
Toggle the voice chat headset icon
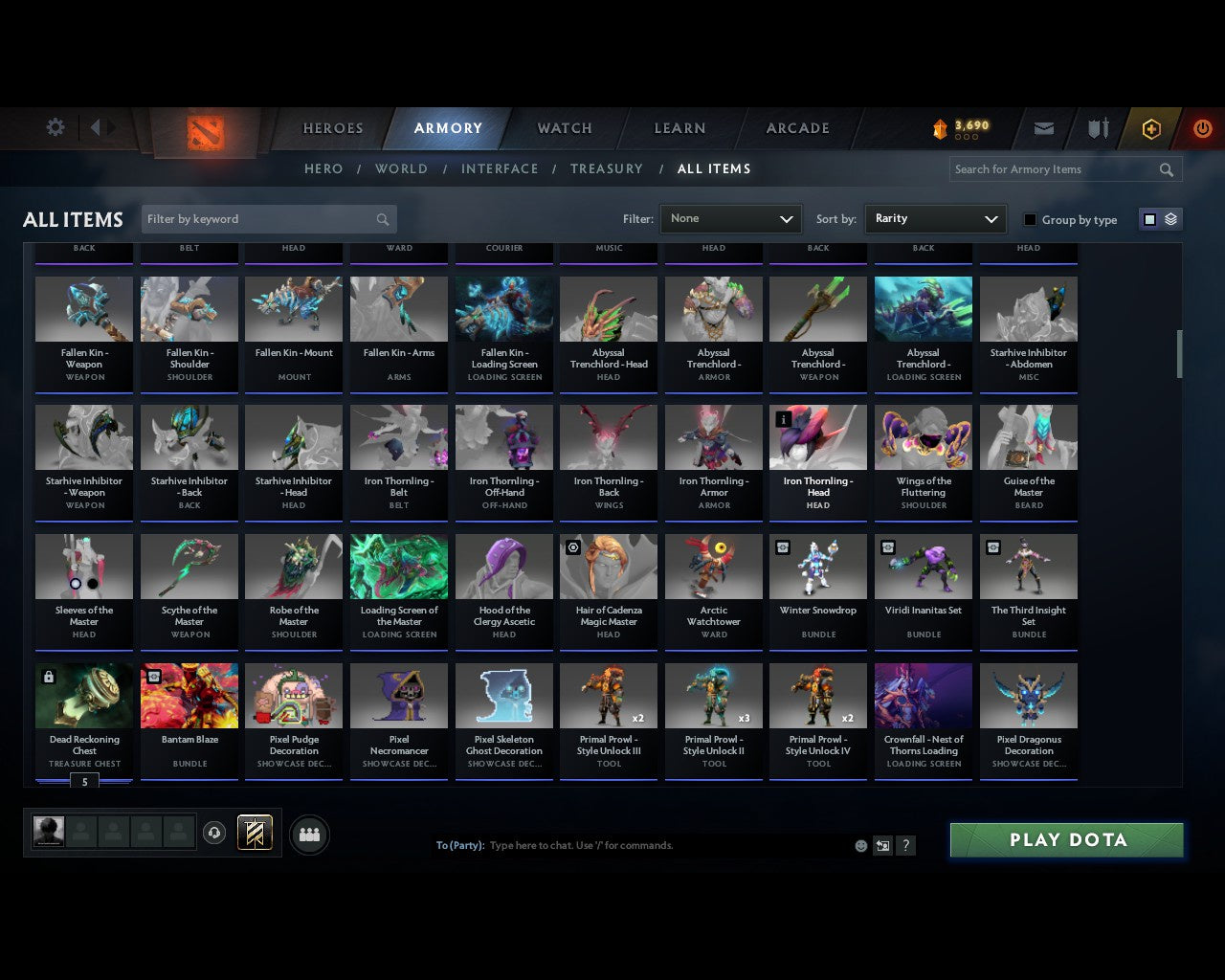click(215, 833)
